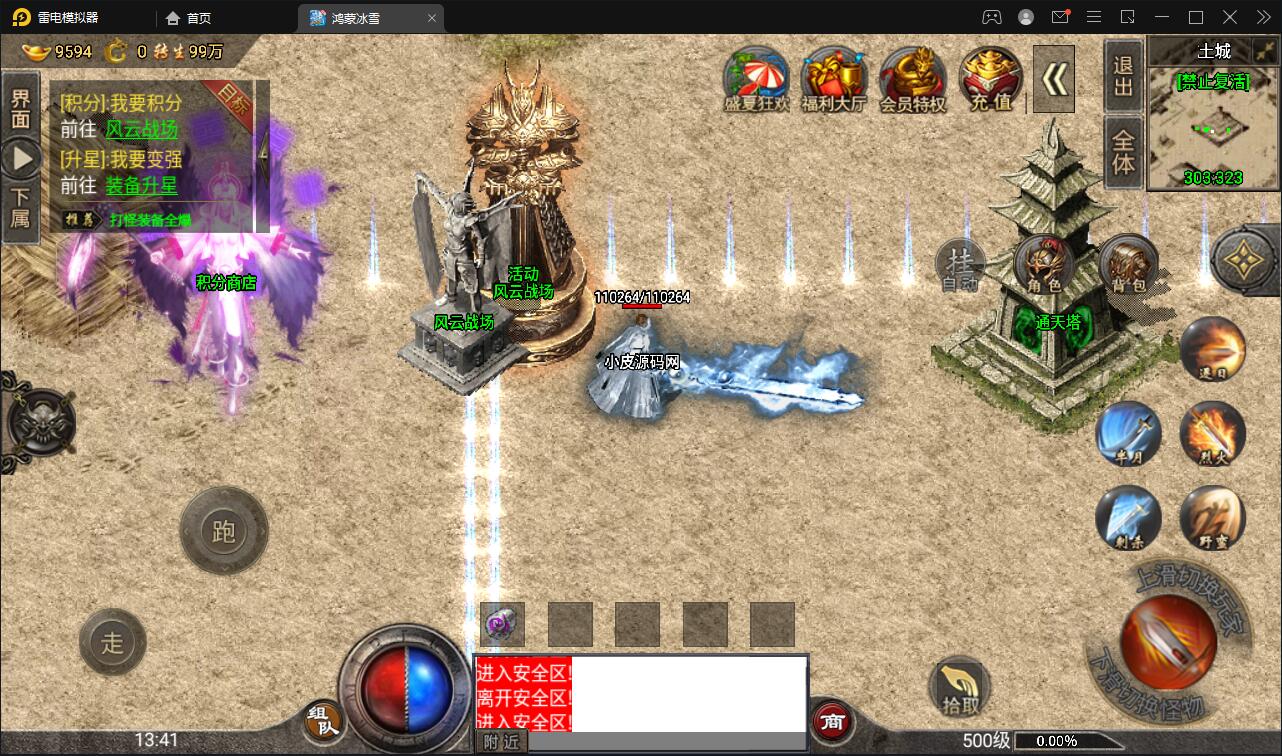
Task: Follow the 风云战场 quest link
Action: [141, 129]
